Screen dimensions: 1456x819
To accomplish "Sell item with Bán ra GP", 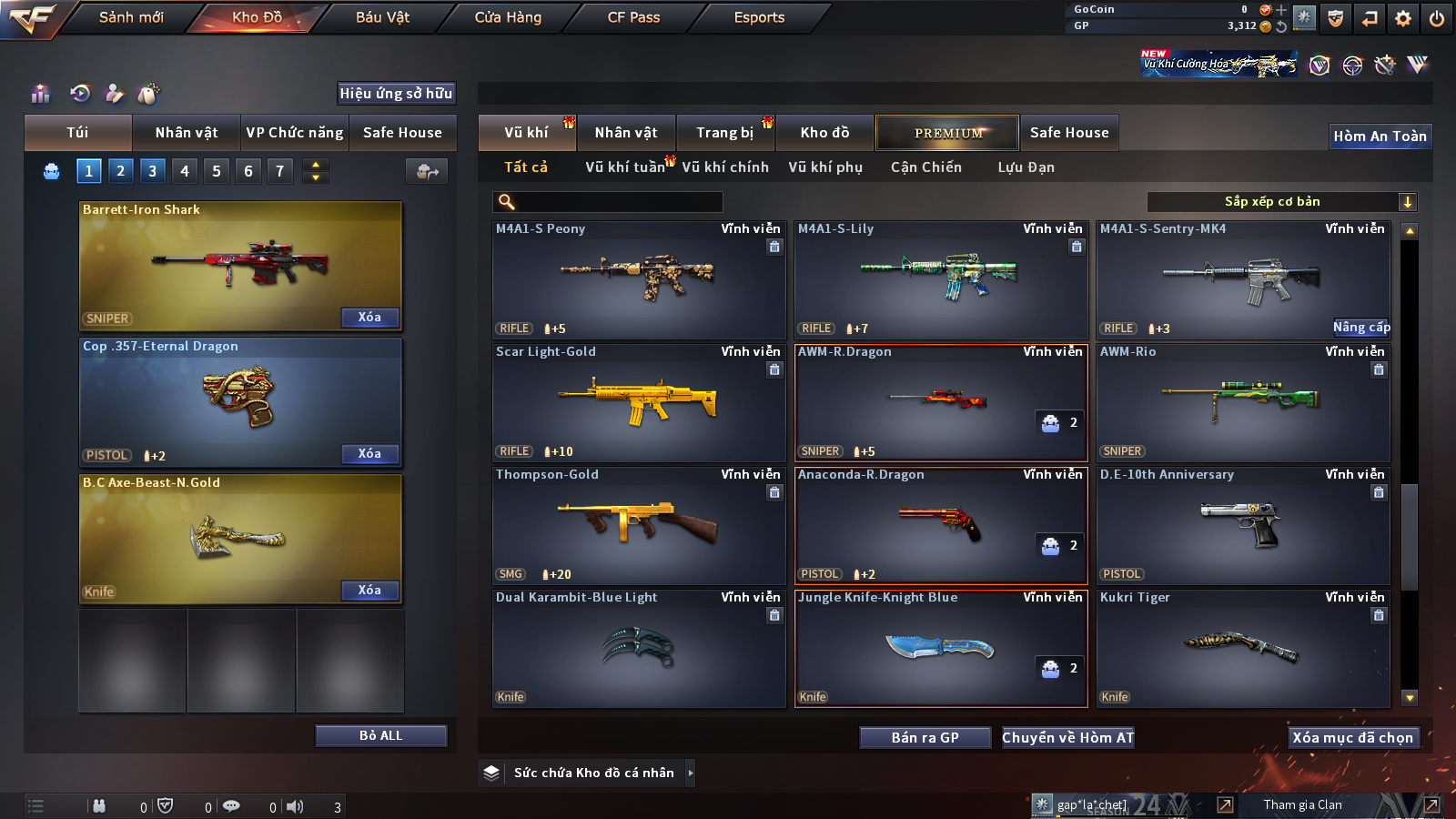I will tap(925, 738).
